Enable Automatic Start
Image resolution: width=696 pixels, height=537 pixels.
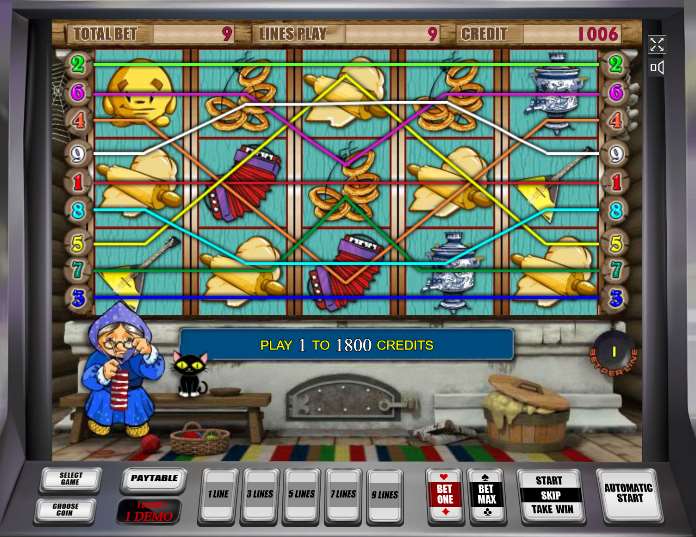coord(628,494)
